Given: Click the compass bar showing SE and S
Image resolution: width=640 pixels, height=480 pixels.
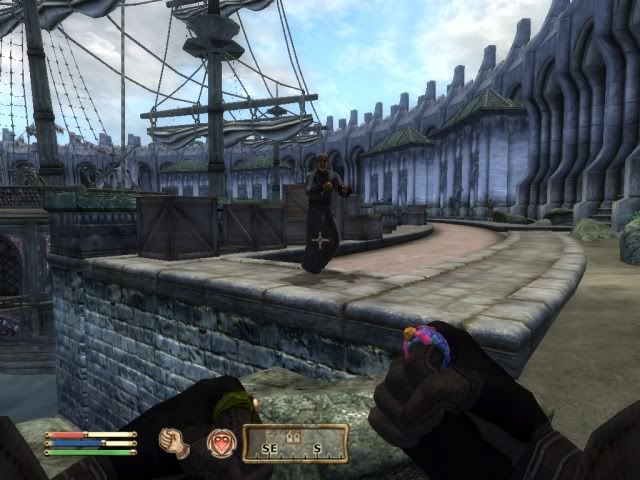Looking at the screenshot, I should coord(295,444).
